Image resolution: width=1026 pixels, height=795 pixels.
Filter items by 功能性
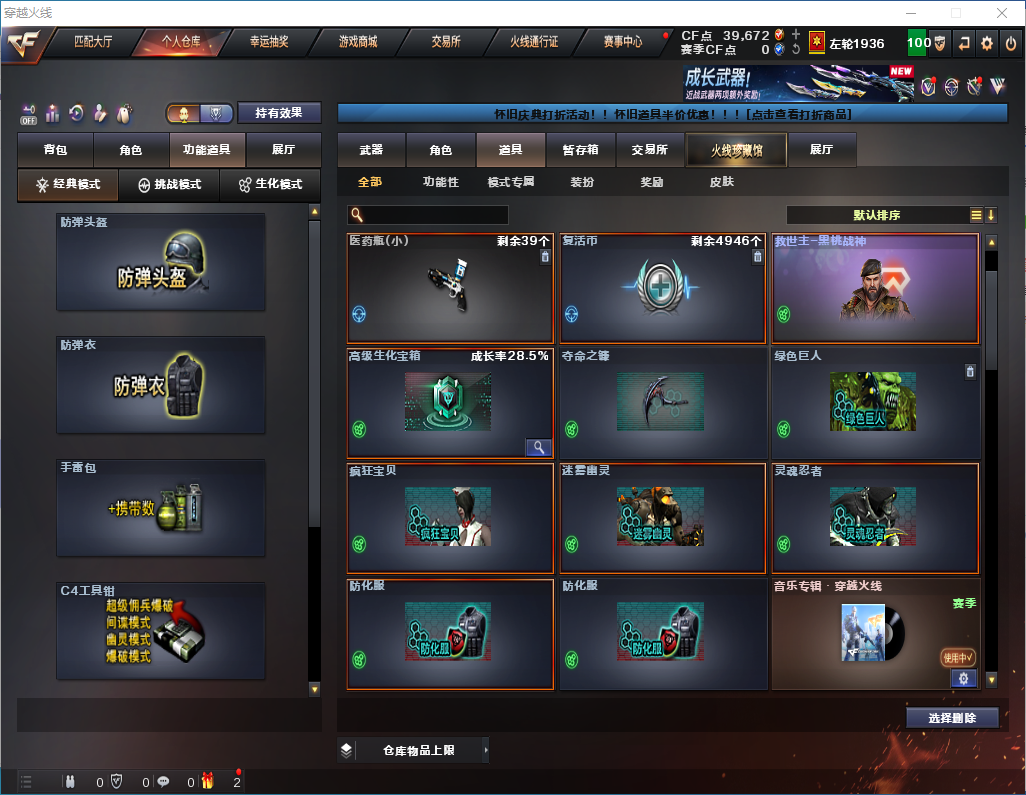pyautogui.click(x=440, y=183)
